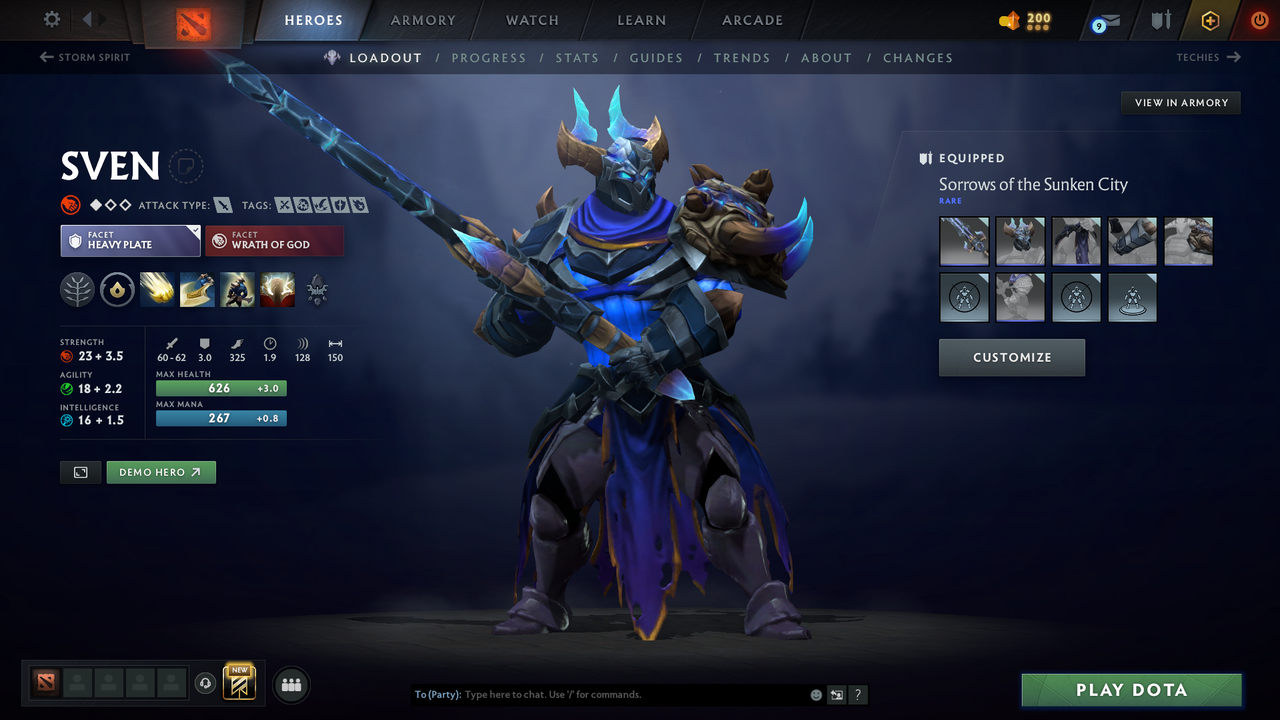Click the CUSTOMIZE button under equipped items
This screenshot has width=1280, height=720.
click(1011, 357)
